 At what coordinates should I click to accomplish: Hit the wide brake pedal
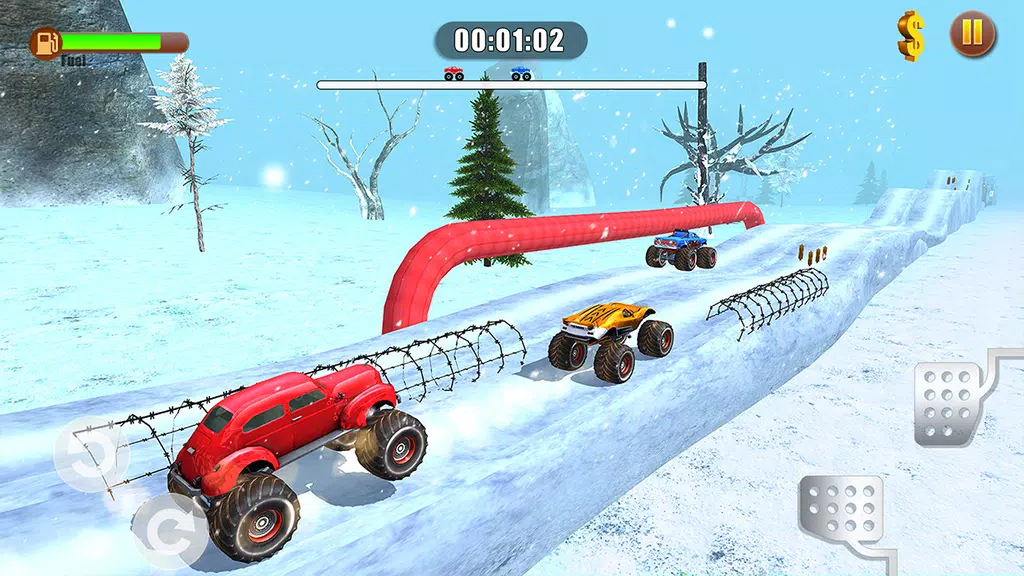[841, 511]
